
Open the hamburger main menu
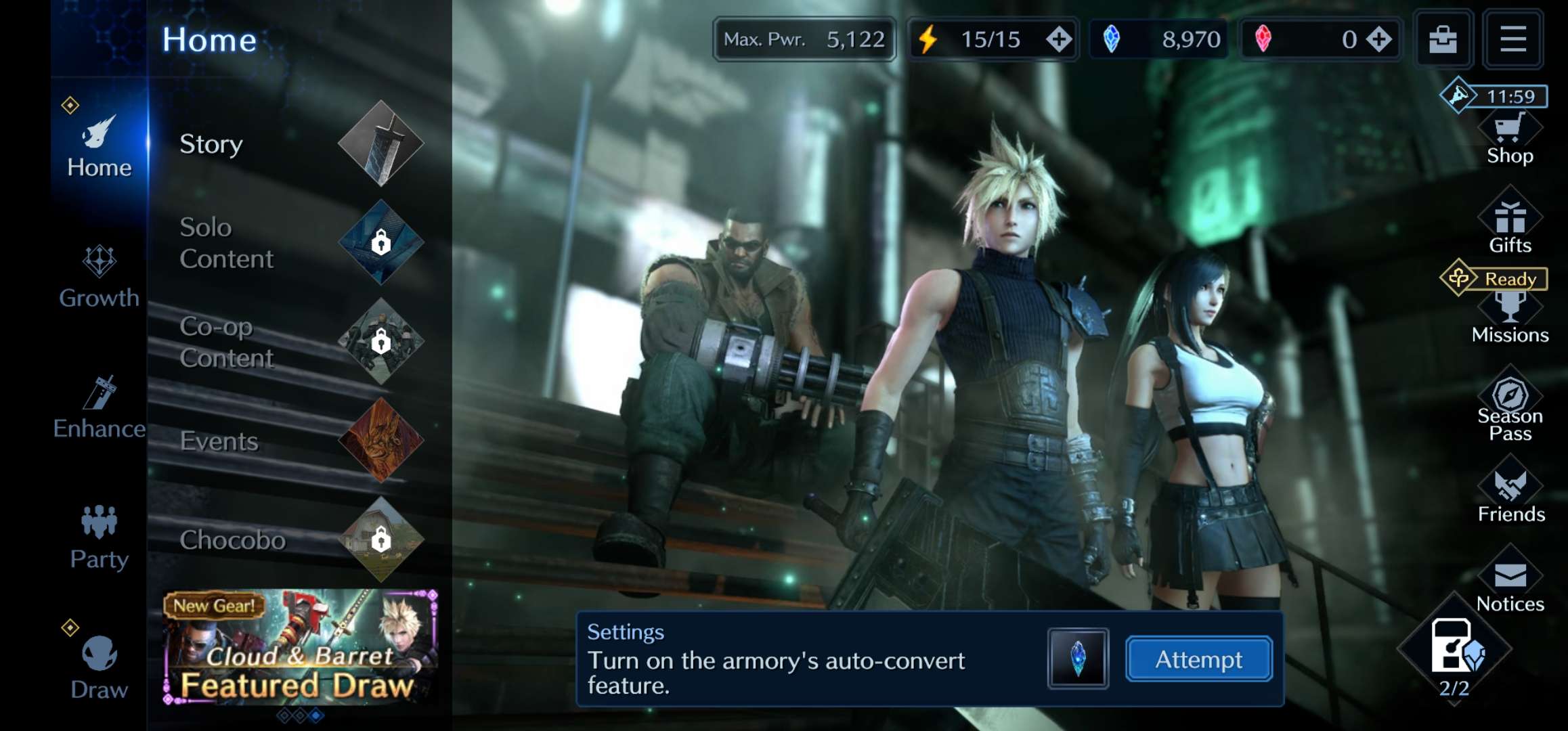[1512, 39]
